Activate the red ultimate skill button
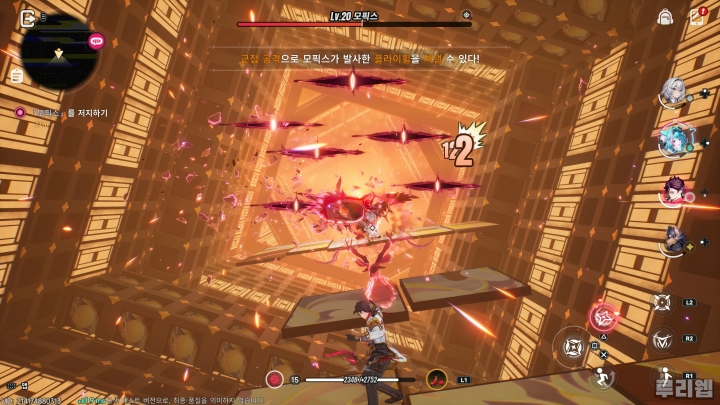 604,318
